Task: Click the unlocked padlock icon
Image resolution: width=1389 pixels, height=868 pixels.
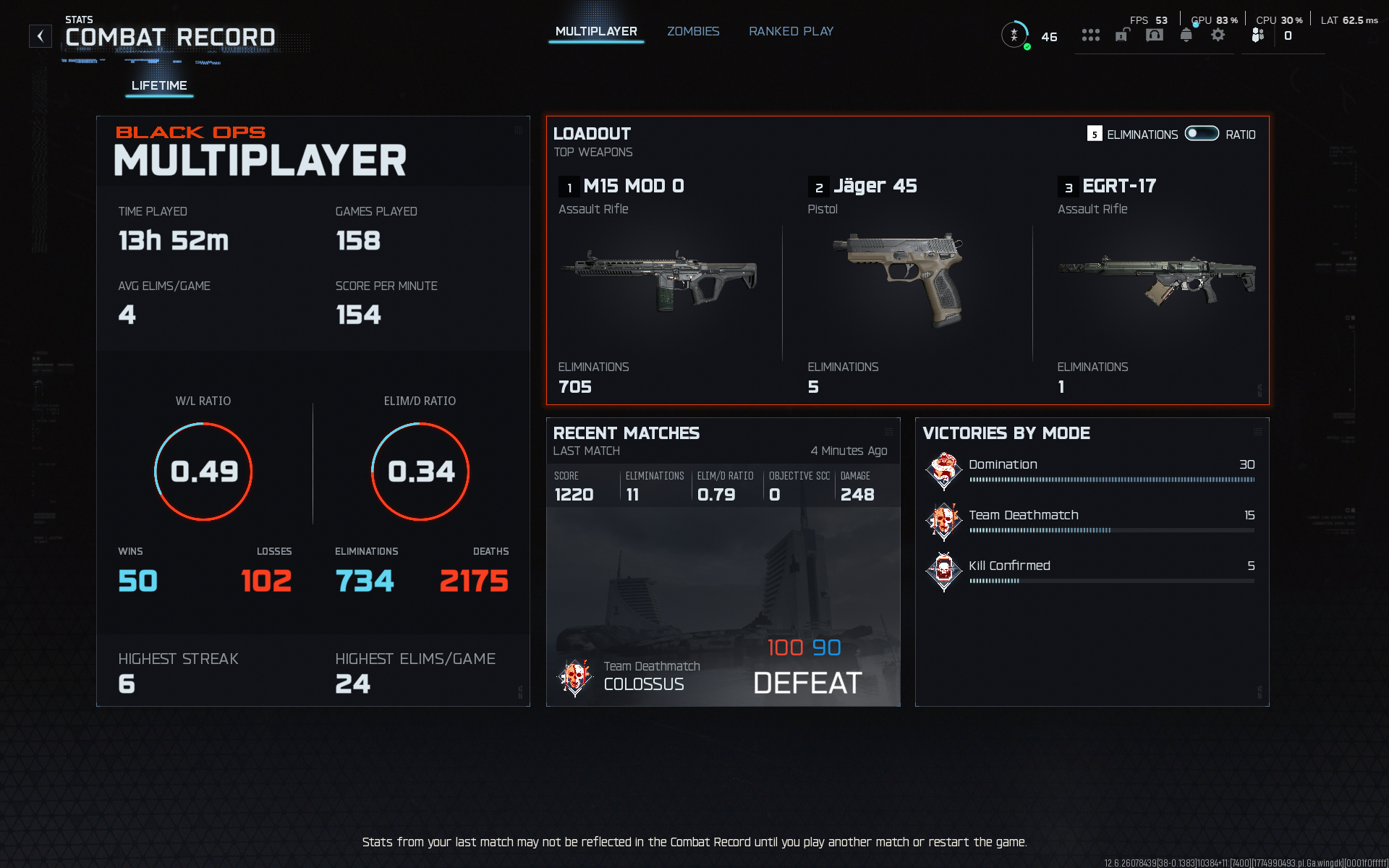Action: tap(1122, 35)
